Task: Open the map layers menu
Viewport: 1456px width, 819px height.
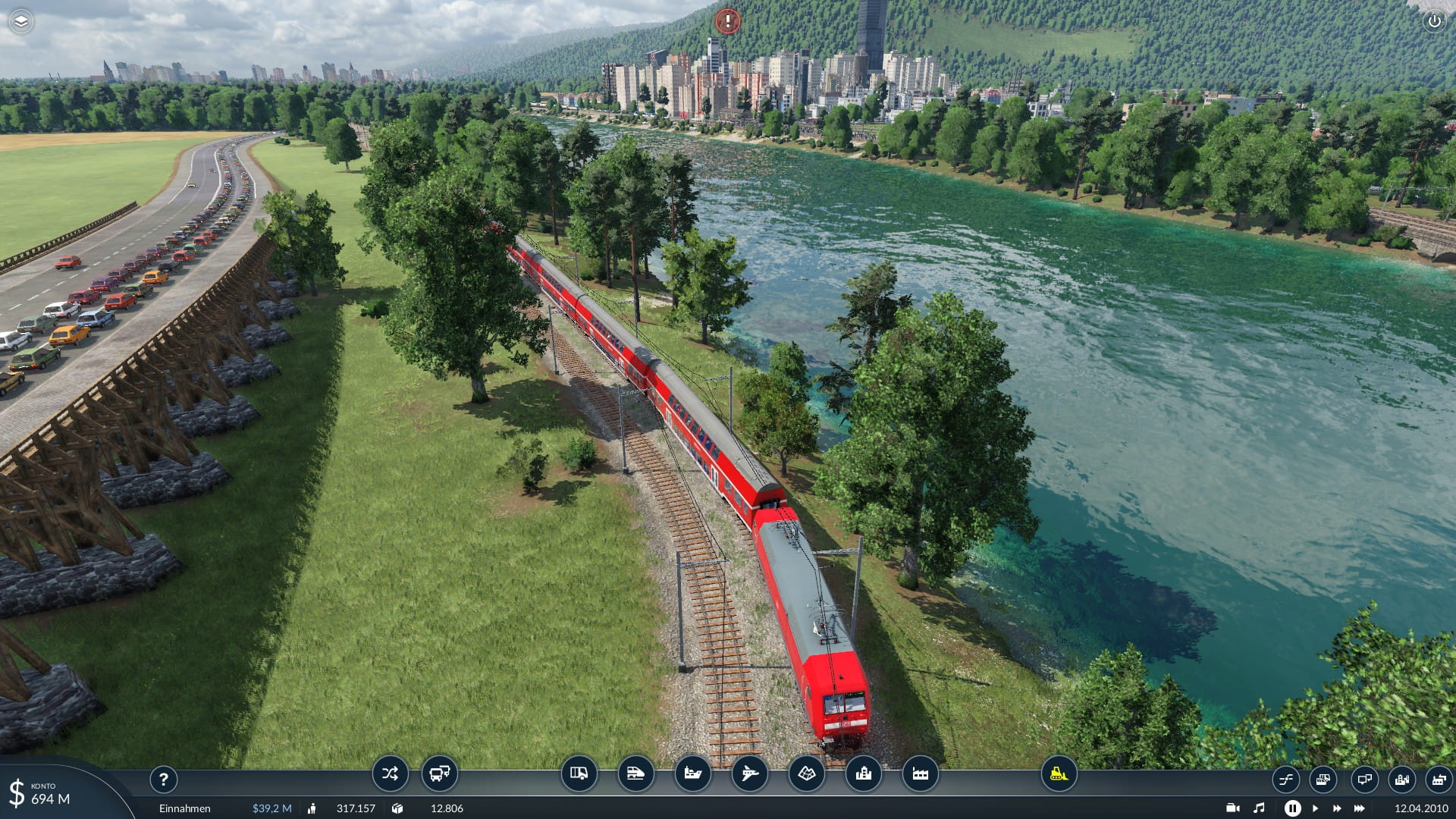Action: [x=21, y=21]
